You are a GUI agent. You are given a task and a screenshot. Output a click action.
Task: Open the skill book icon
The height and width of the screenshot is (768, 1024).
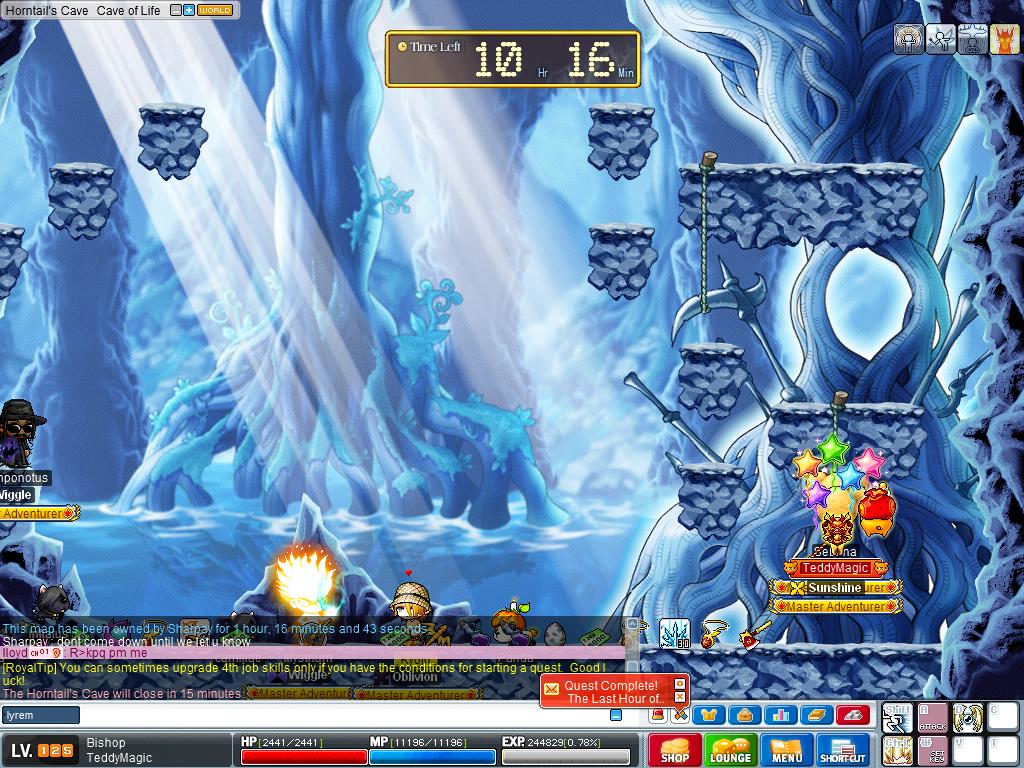(x=816, y=714)
